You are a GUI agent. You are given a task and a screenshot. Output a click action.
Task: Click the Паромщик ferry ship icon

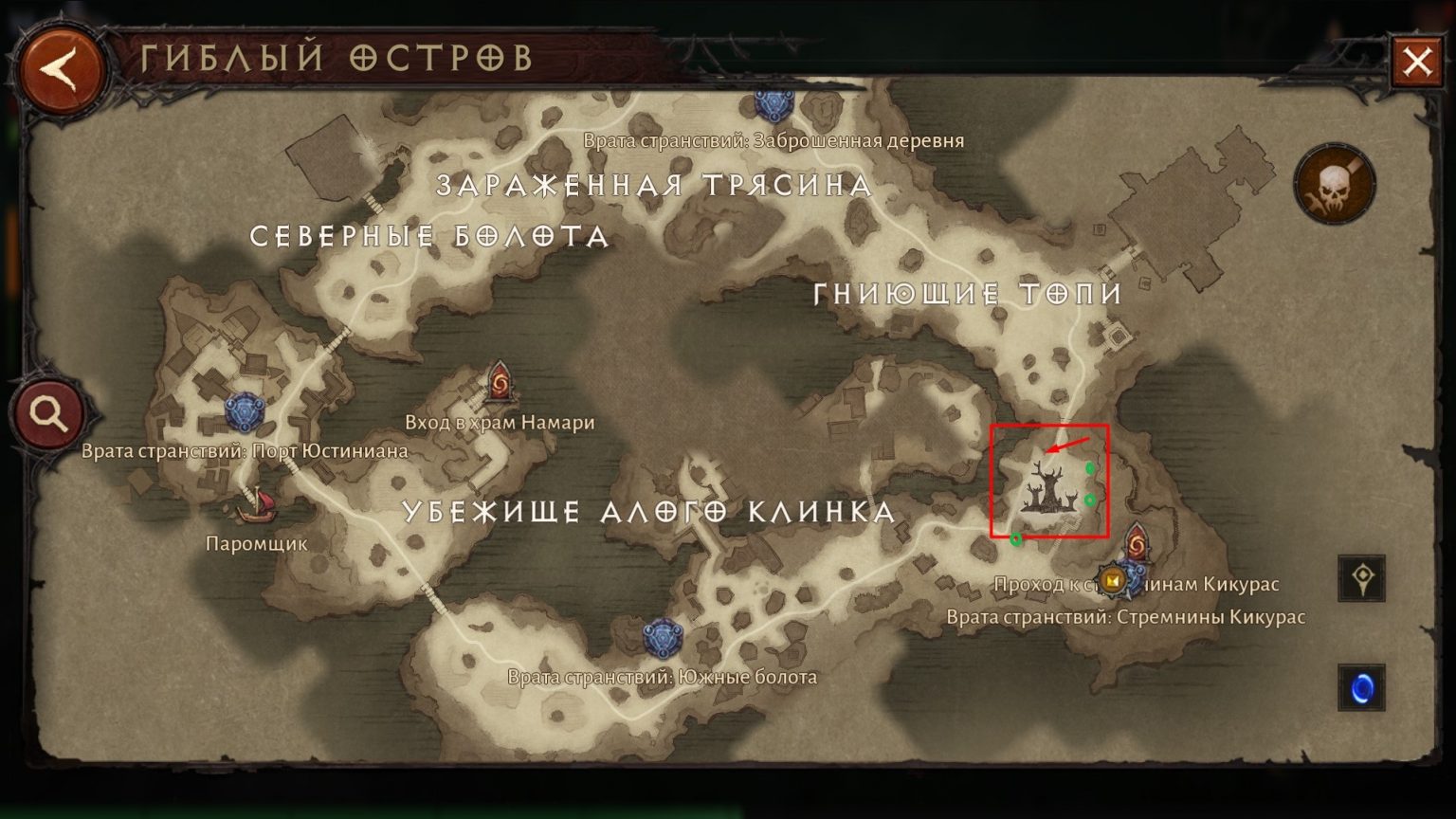[x=256, y=509]
